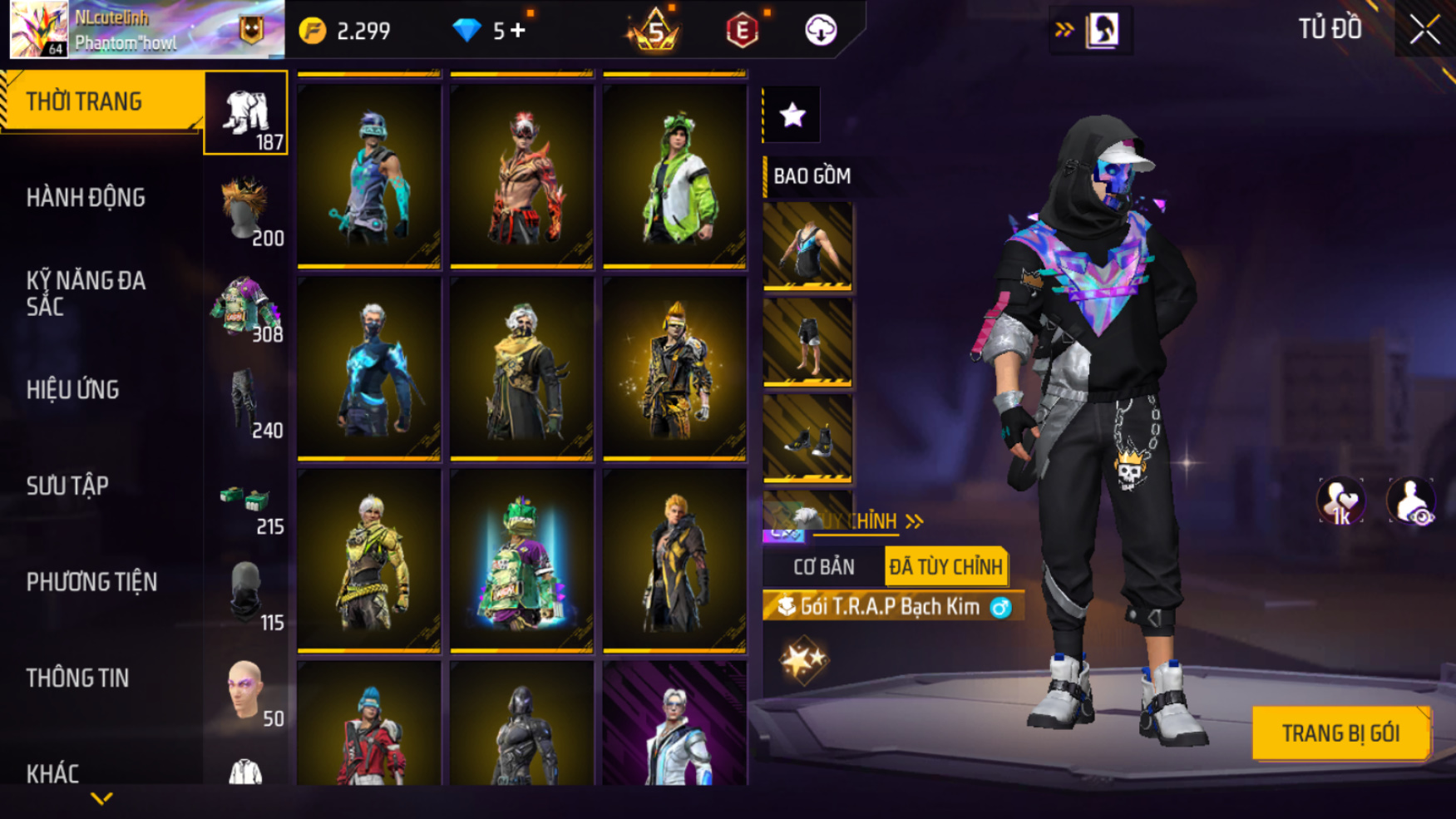The width and height of the screenshot is (1456, 819).
Task: Close the wardrobe with the X button
Action: [x=1424, y=30]
